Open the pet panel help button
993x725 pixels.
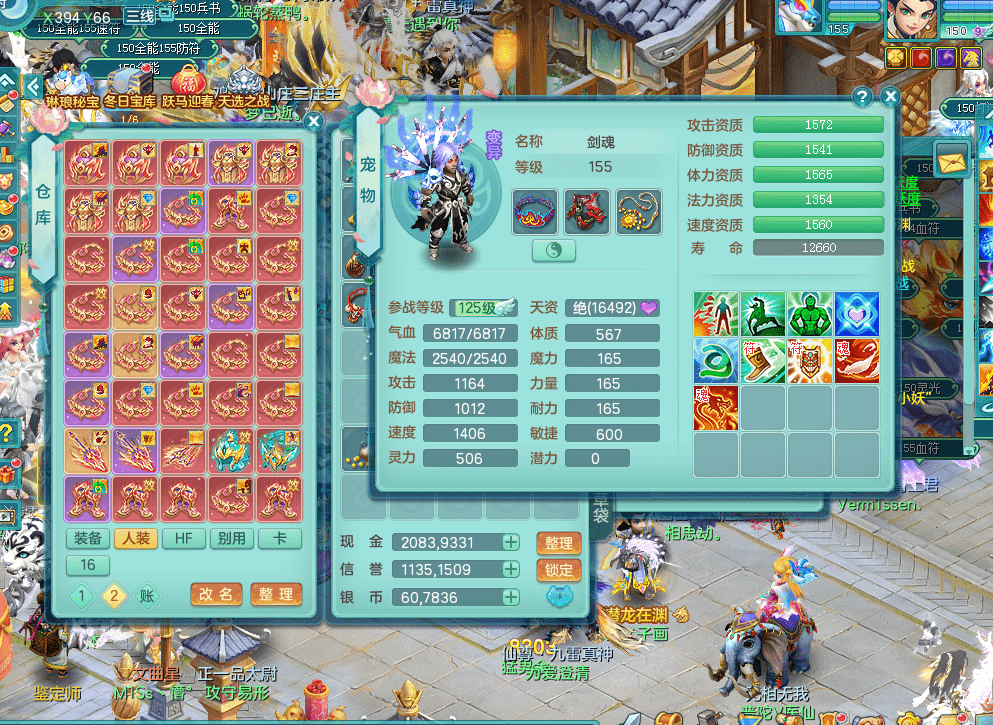862,97
